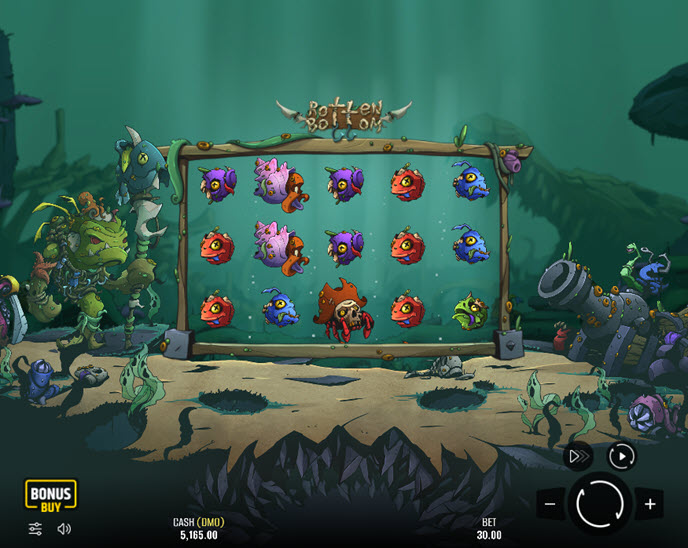This screenshot has height=548, width=688.
Task: Open autoplay with the circled play button
Action: [x=622, y=457]
